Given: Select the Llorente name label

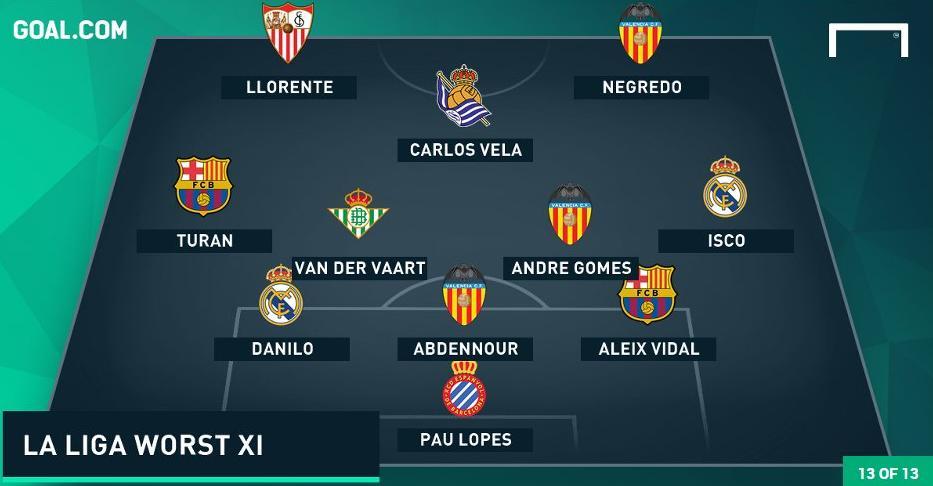Looking at the screenshot, I should [x=289, y=87].
